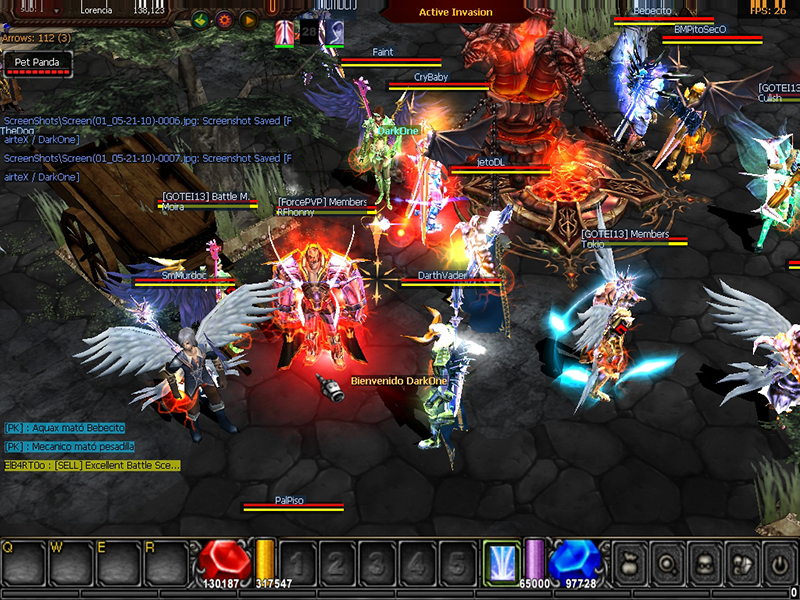Open helper settings via red gear icon
Viewport: 800px width, 600px height.
pyautogui.click(x=224, y=19)
